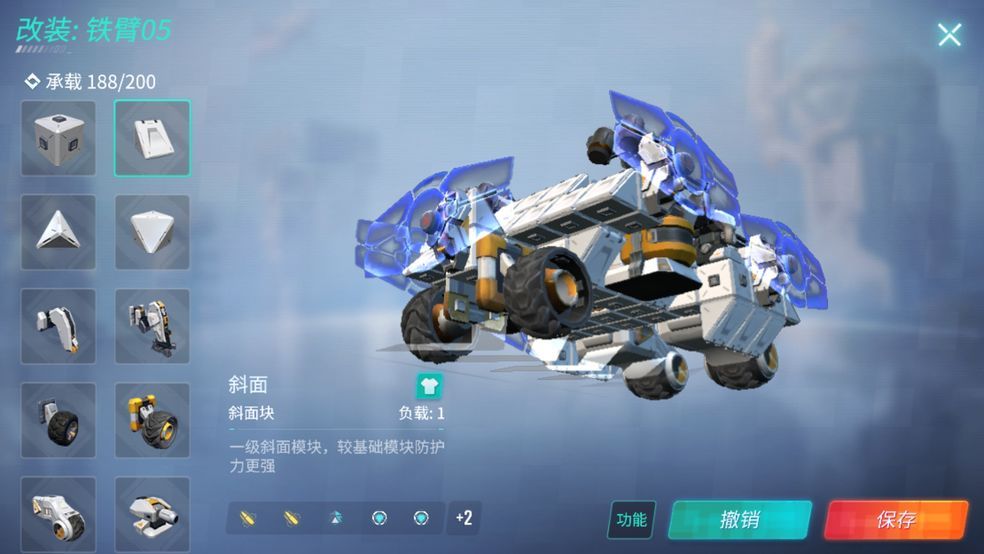Pick the single black tire wheel part
The height and width of the screenshot is (554, 984).
coord(59,420)
